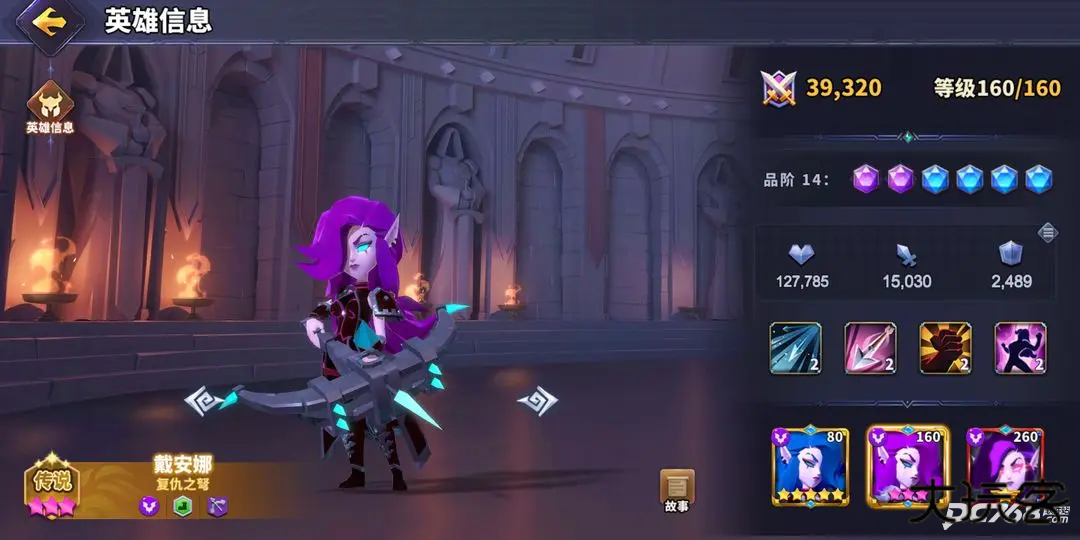
Task: Tap the crossed-swords combat power icon
Action: click(x=777, y=88)
